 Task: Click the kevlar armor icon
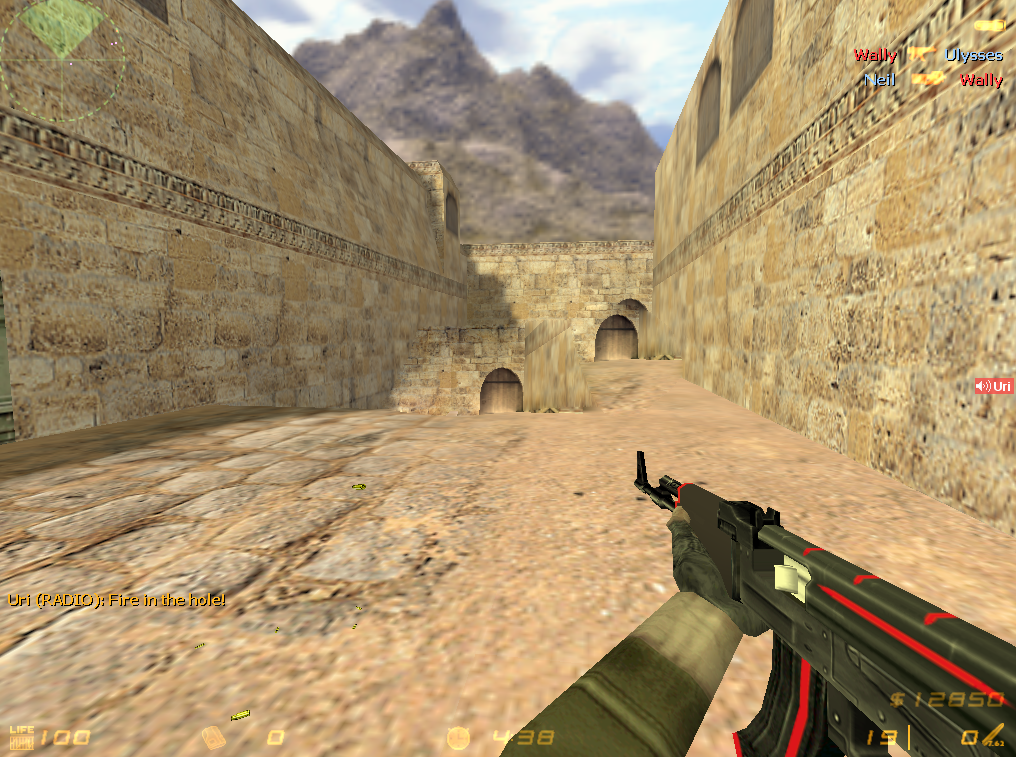(x=213, y=738)
